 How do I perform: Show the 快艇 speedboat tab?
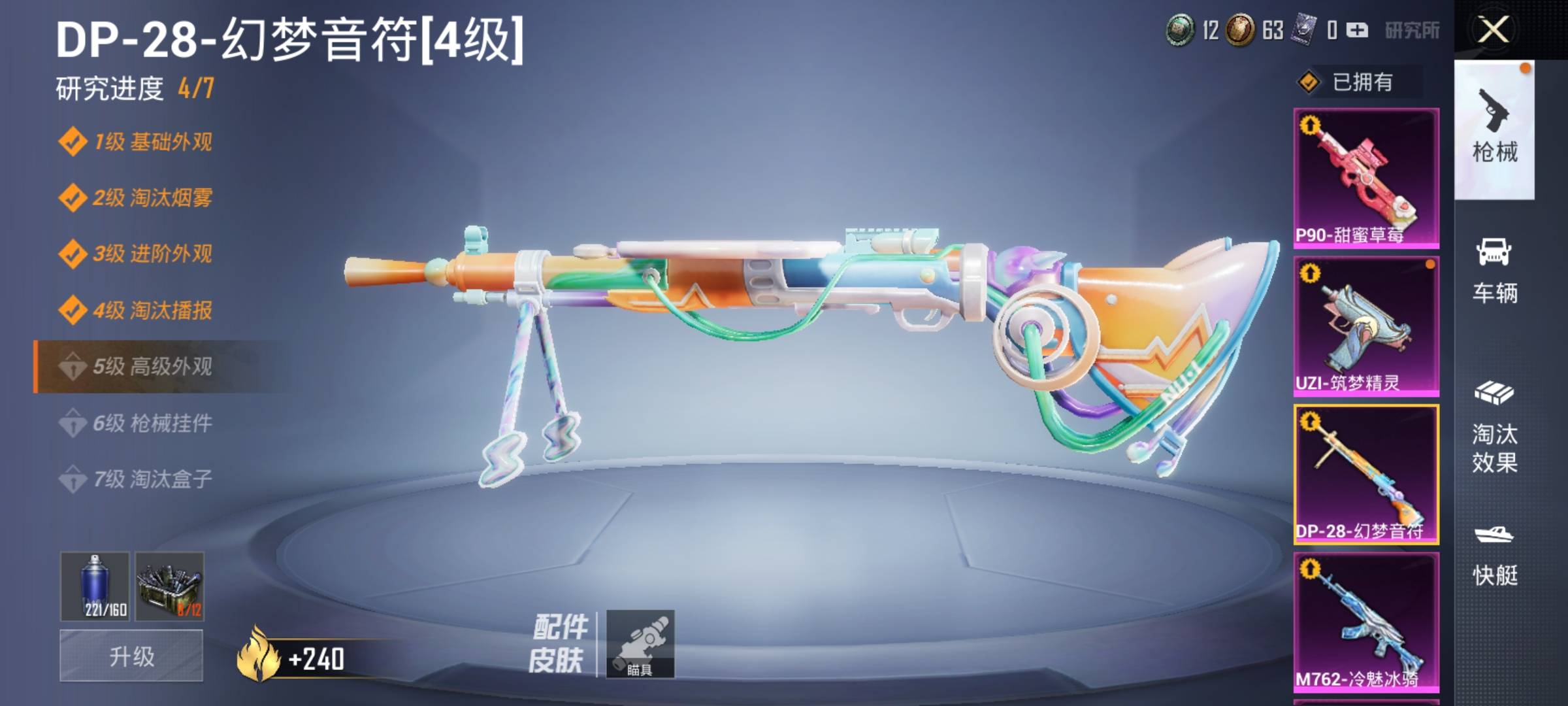pos(1494,555)
